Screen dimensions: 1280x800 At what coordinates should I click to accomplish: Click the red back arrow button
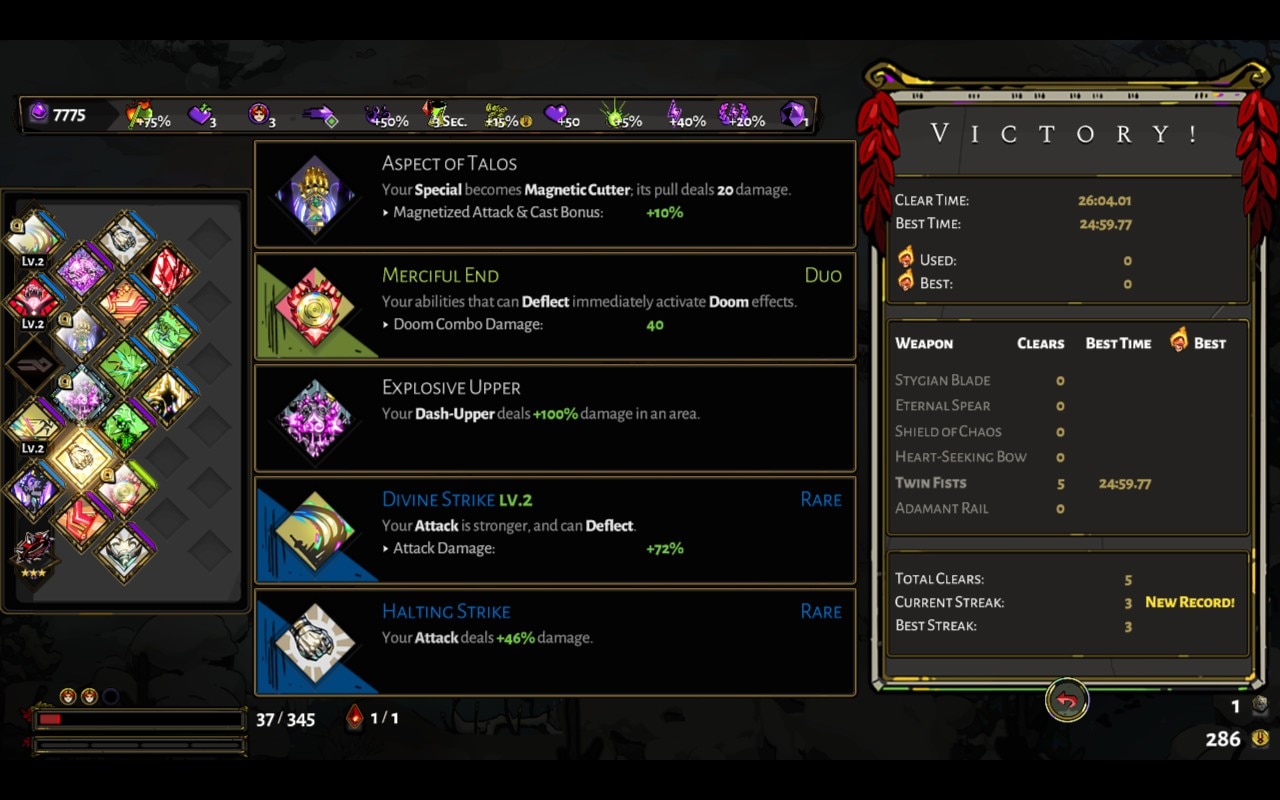(1067, 701)
